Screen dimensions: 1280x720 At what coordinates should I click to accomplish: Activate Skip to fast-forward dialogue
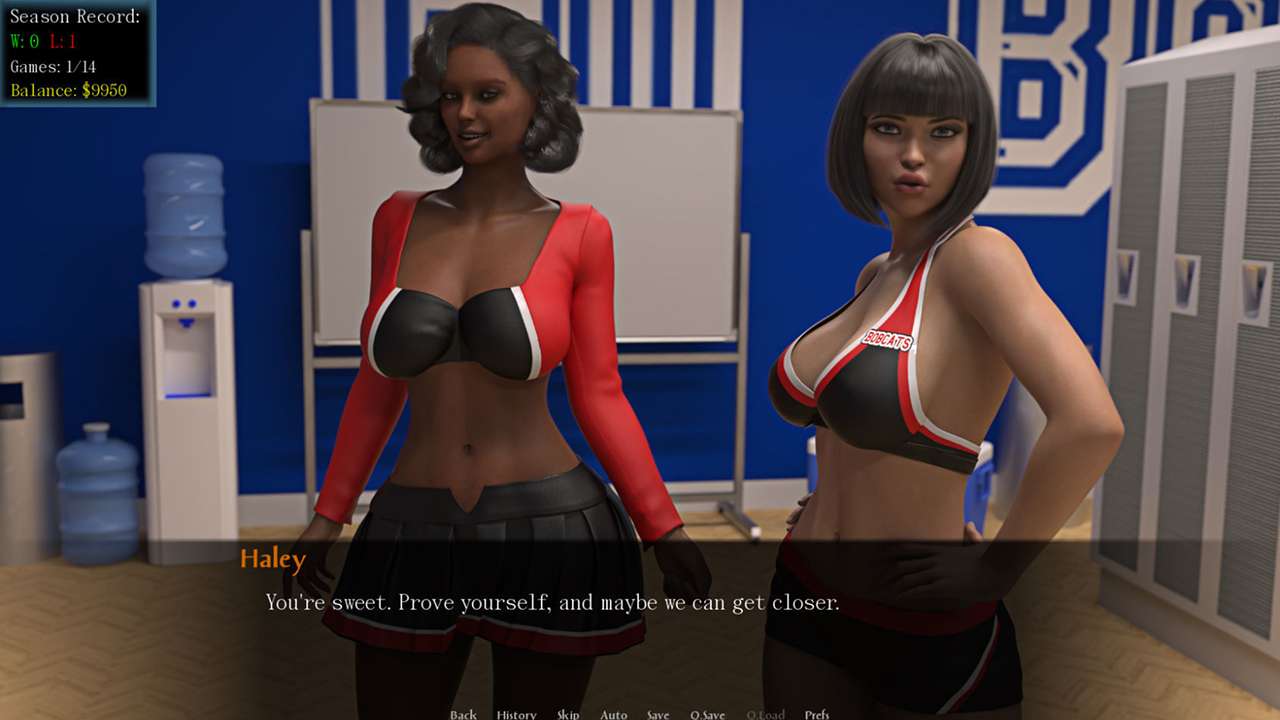click(x=568, y=714)
